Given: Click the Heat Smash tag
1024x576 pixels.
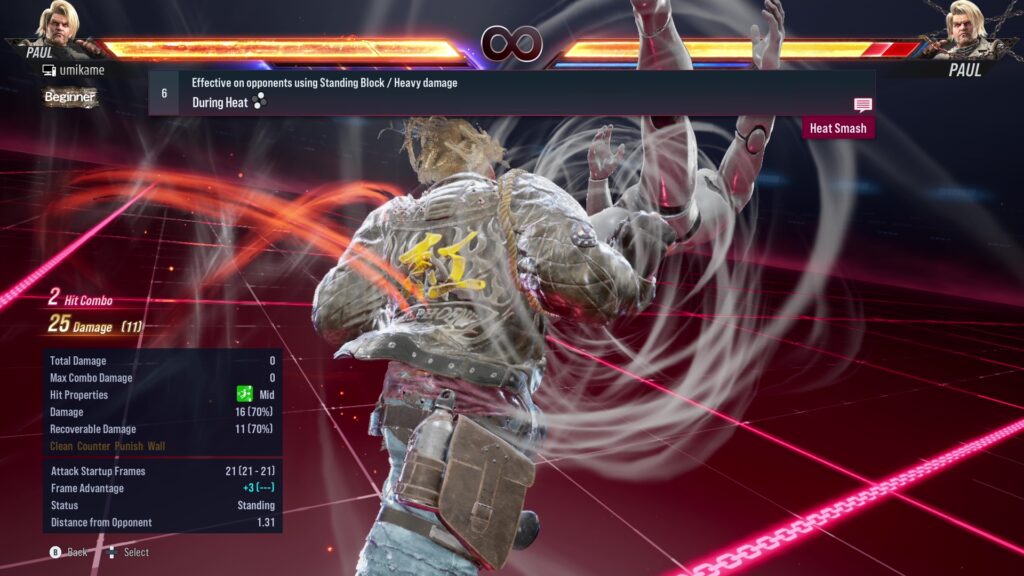Looking at the screenshot, I should pyautogui.click(x=838, y=128).
